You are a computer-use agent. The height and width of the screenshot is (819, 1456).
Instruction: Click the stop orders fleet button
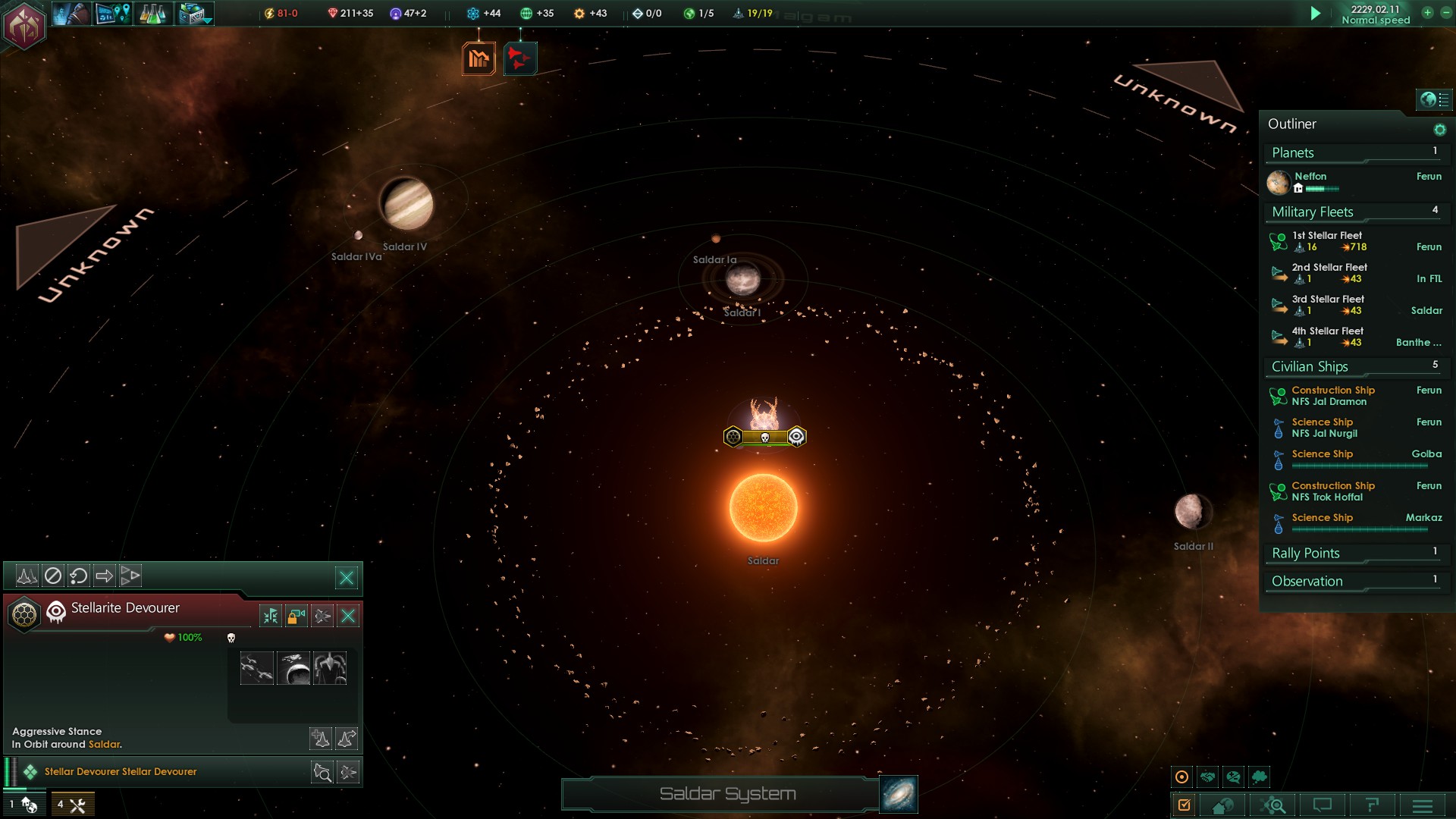click(x=52, y=576)
